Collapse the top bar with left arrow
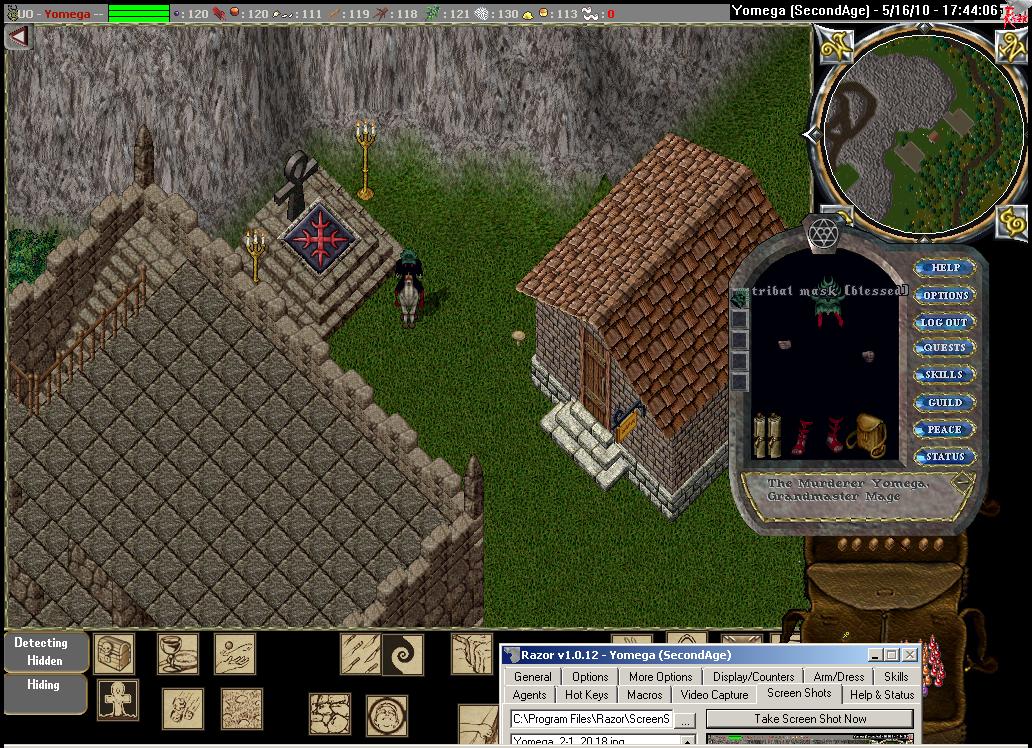The height and width of the screenshot is (748, 1032). pos(17,35)
